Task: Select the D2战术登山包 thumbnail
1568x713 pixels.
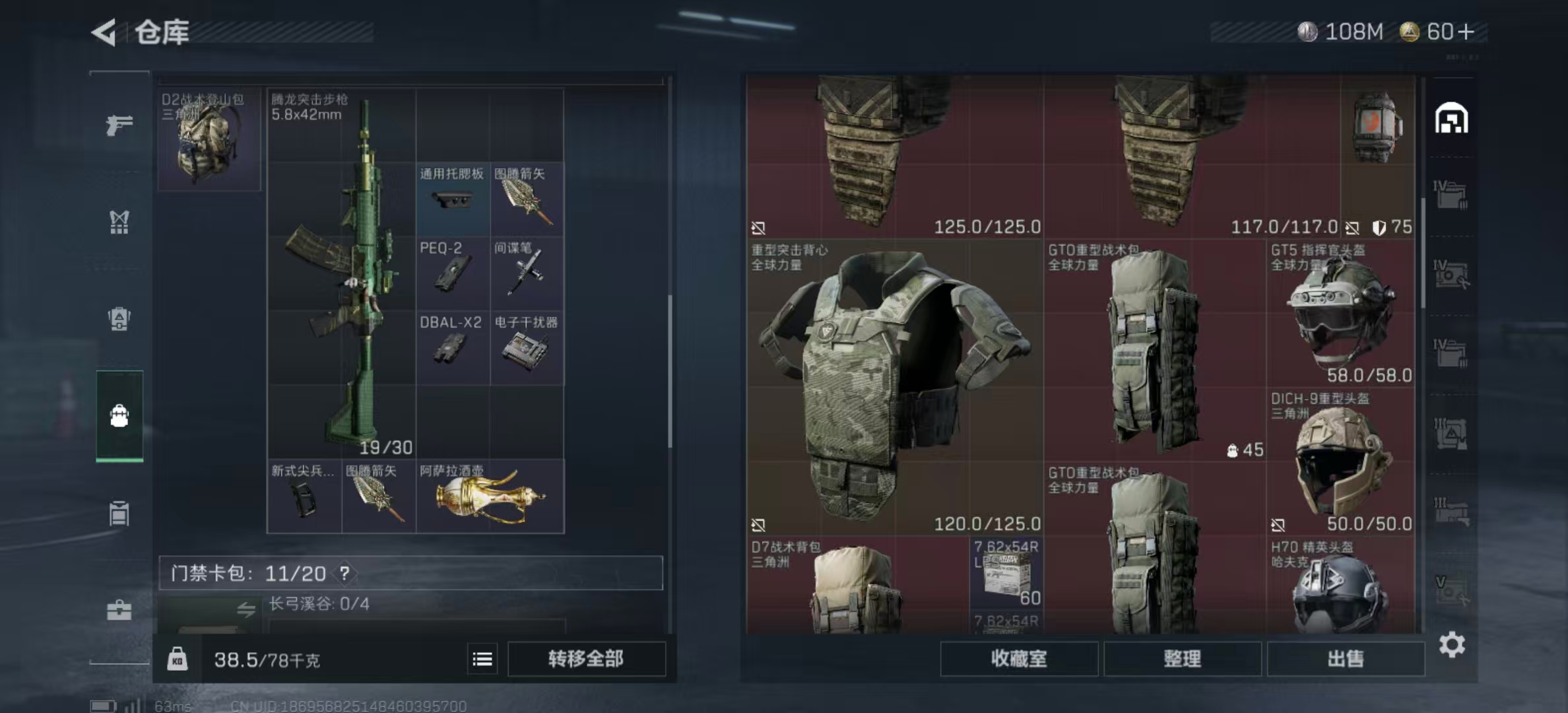Action: [x=208, y=140]
